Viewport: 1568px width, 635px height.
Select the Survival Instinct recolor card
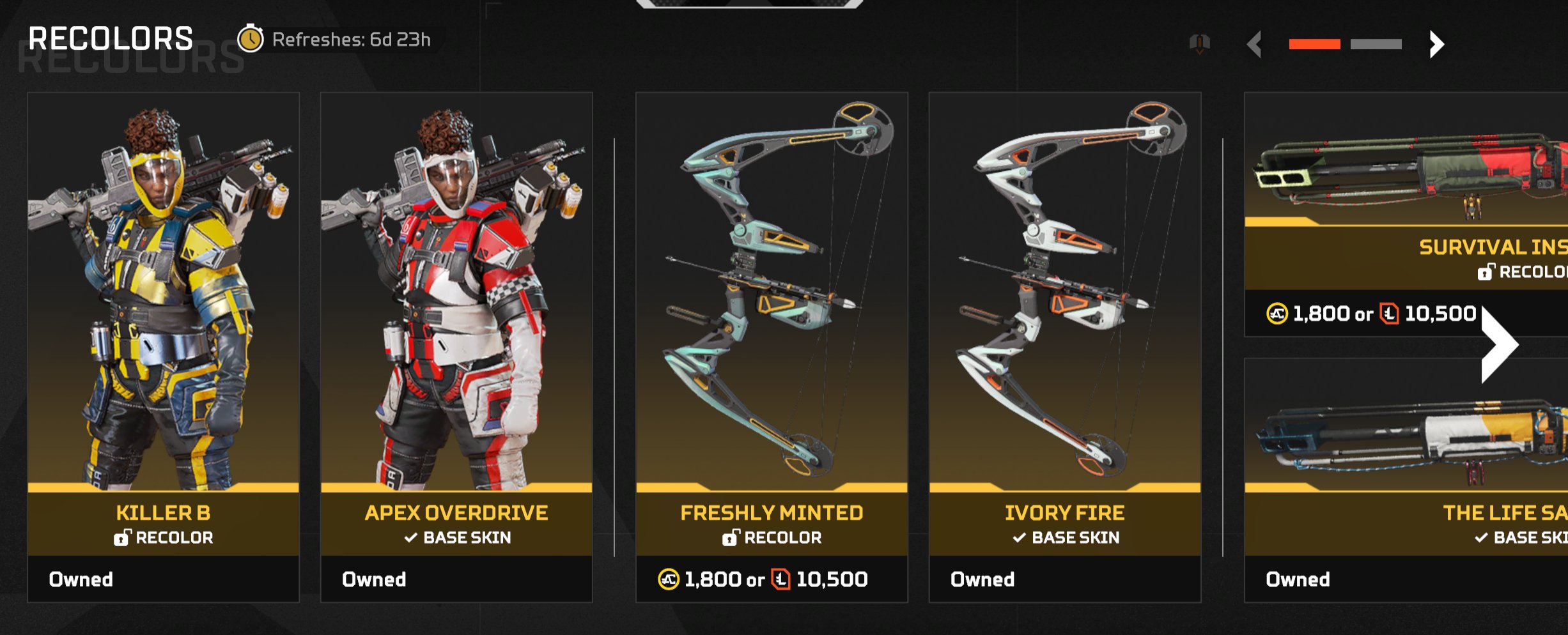(1406, 211)
